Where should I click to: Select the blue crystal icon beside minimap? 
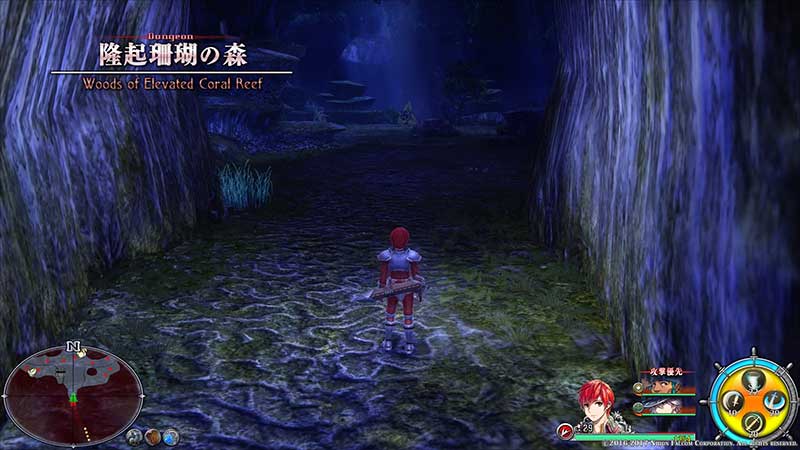click(x=171, y=436)
